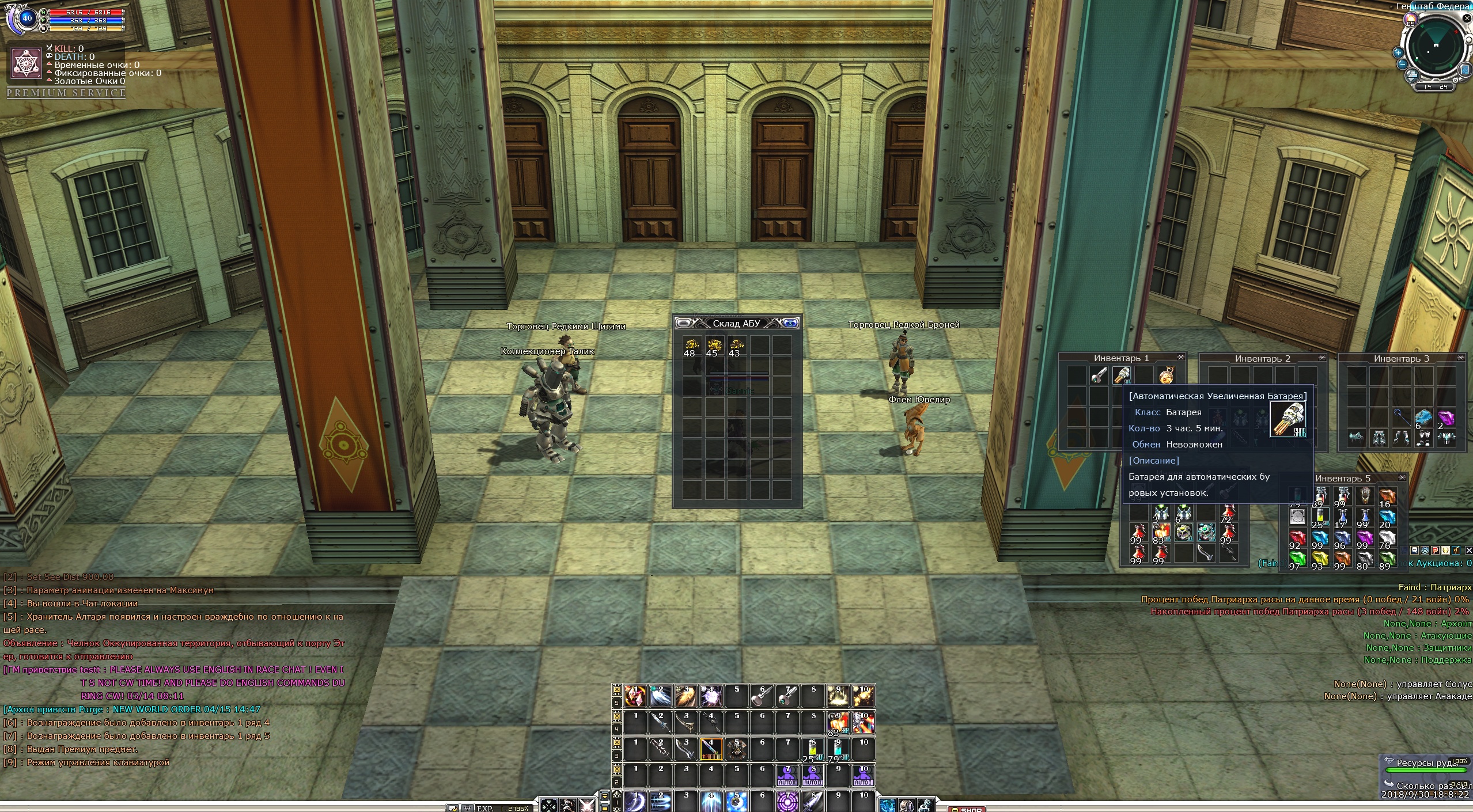Select the purple crystal stack of 2
Viewport: 1473px width, 812px height.
[1446, 418]
